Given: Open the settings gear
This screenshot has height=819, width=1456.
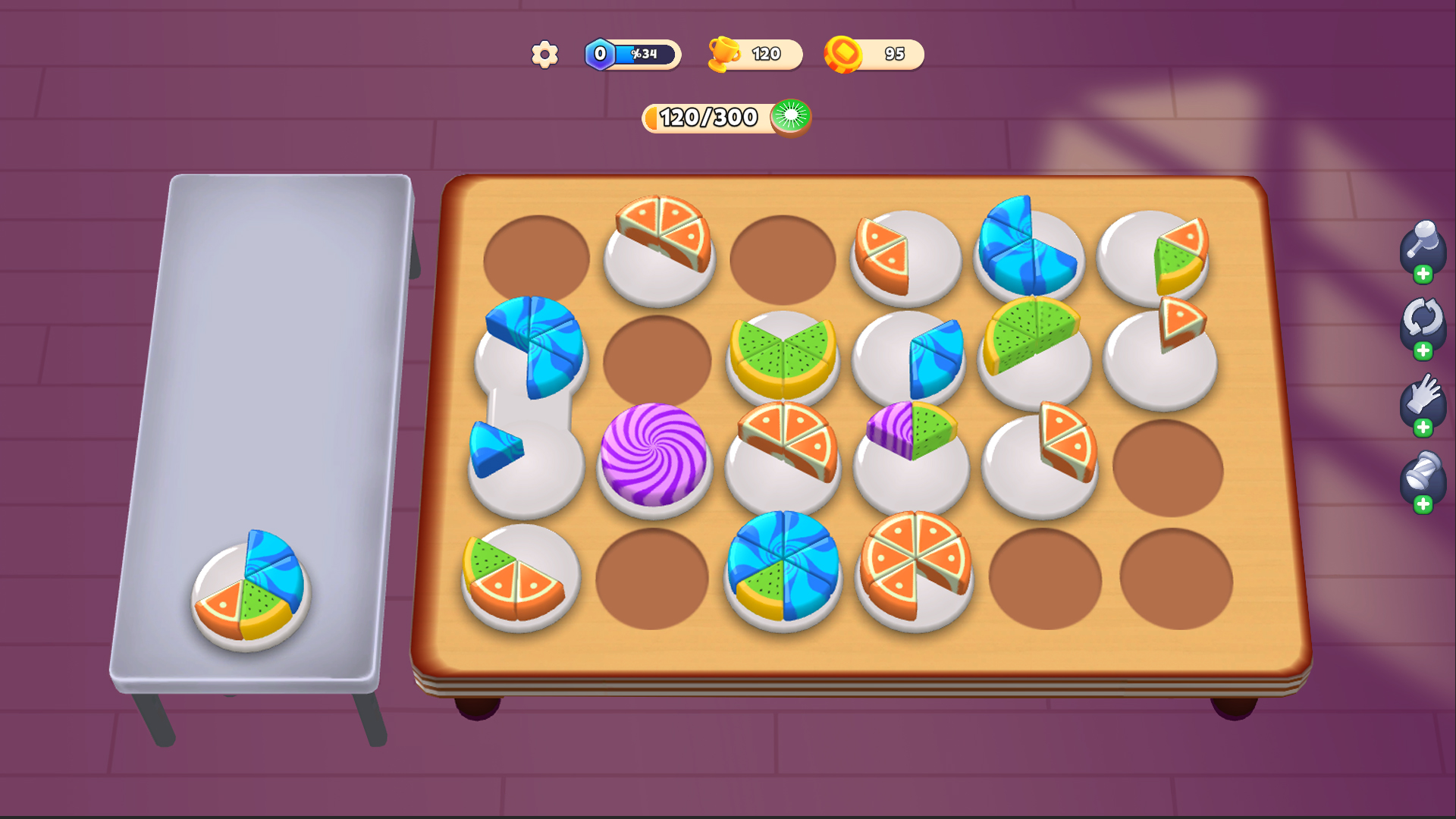Looking at the screenshot, I should [543, 53].
